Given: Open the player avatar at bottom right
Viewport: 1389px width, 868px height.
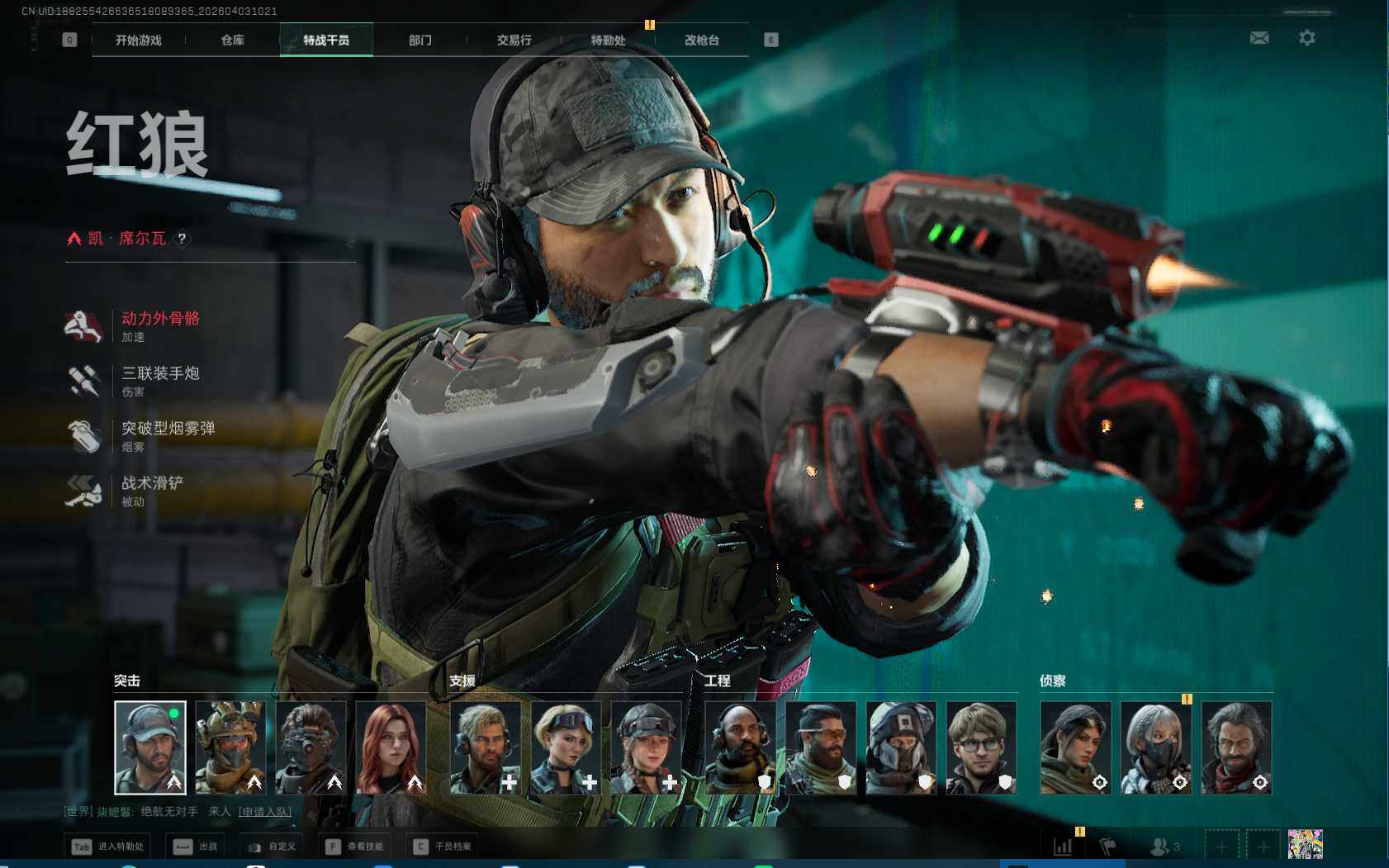Looking at the screenshot, I should (1305, 845).
